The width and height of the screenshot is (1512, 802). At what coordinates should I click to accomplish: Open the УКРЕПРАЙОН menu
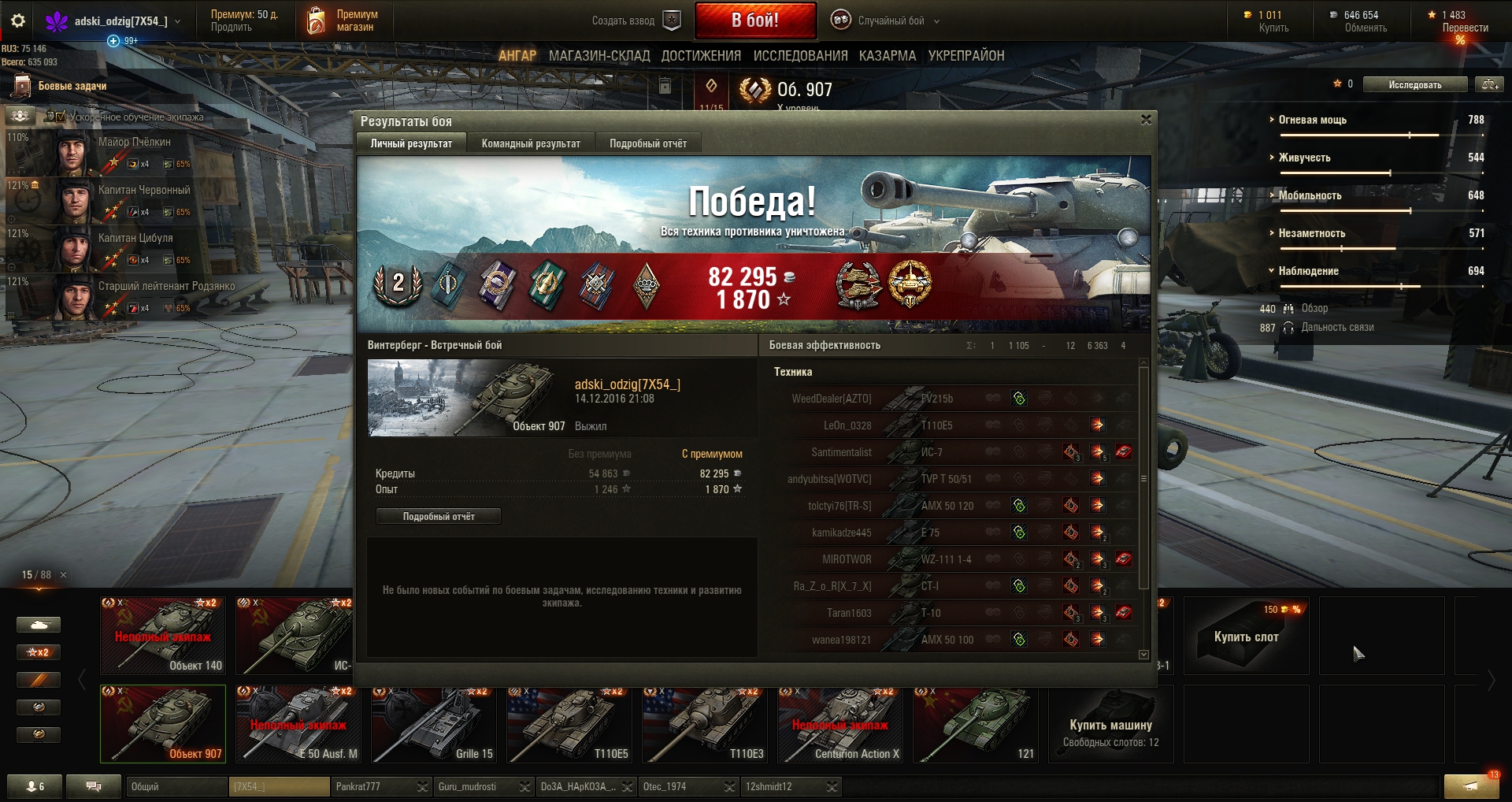click(965, 56)
